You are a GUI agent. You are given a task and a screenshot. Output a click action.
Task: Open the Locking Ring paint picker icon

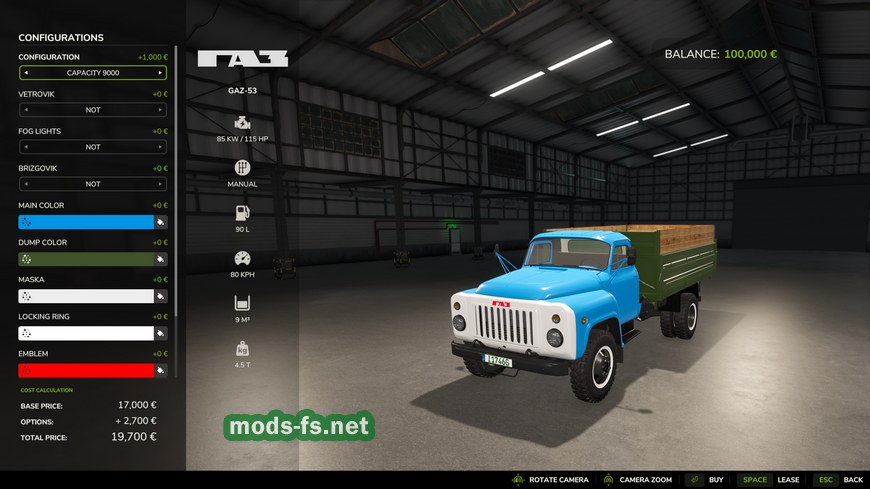[x=161, y=333]
